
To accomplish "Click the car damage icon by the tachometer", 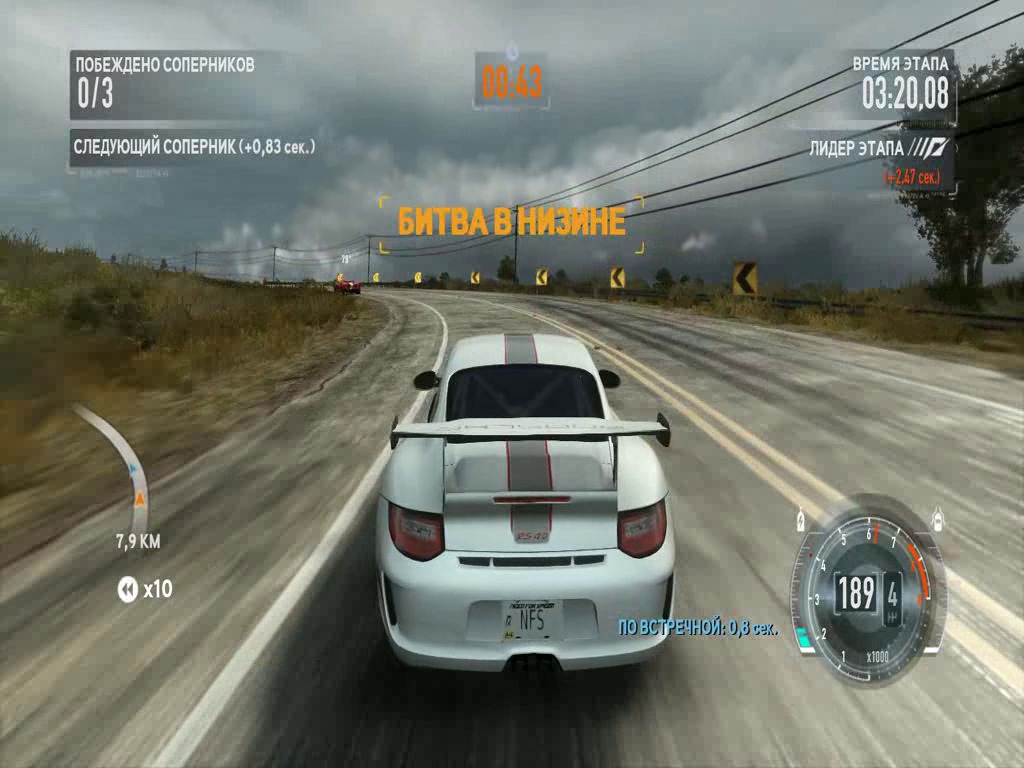I will pyautogui.click(x=939, y=520).
